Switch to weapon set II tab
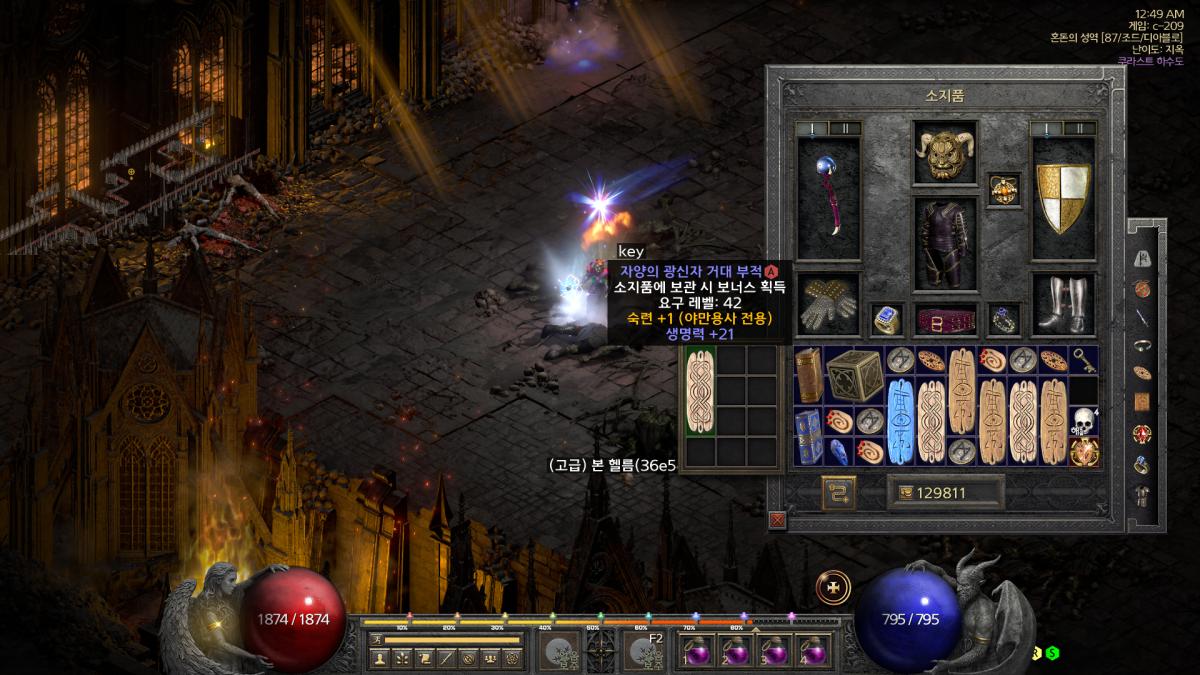 click(x=846, y=128)
